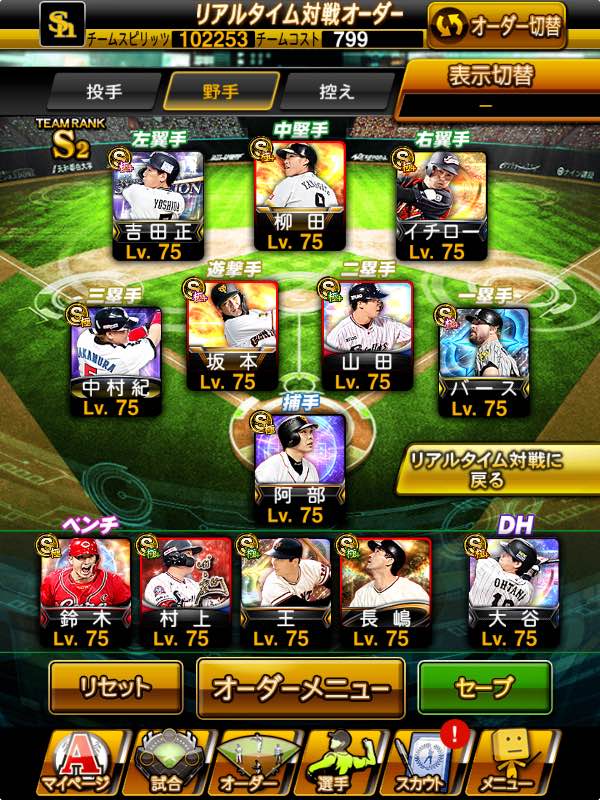Select the 控え tab
600x800 pixels.
tap(335, 91)
